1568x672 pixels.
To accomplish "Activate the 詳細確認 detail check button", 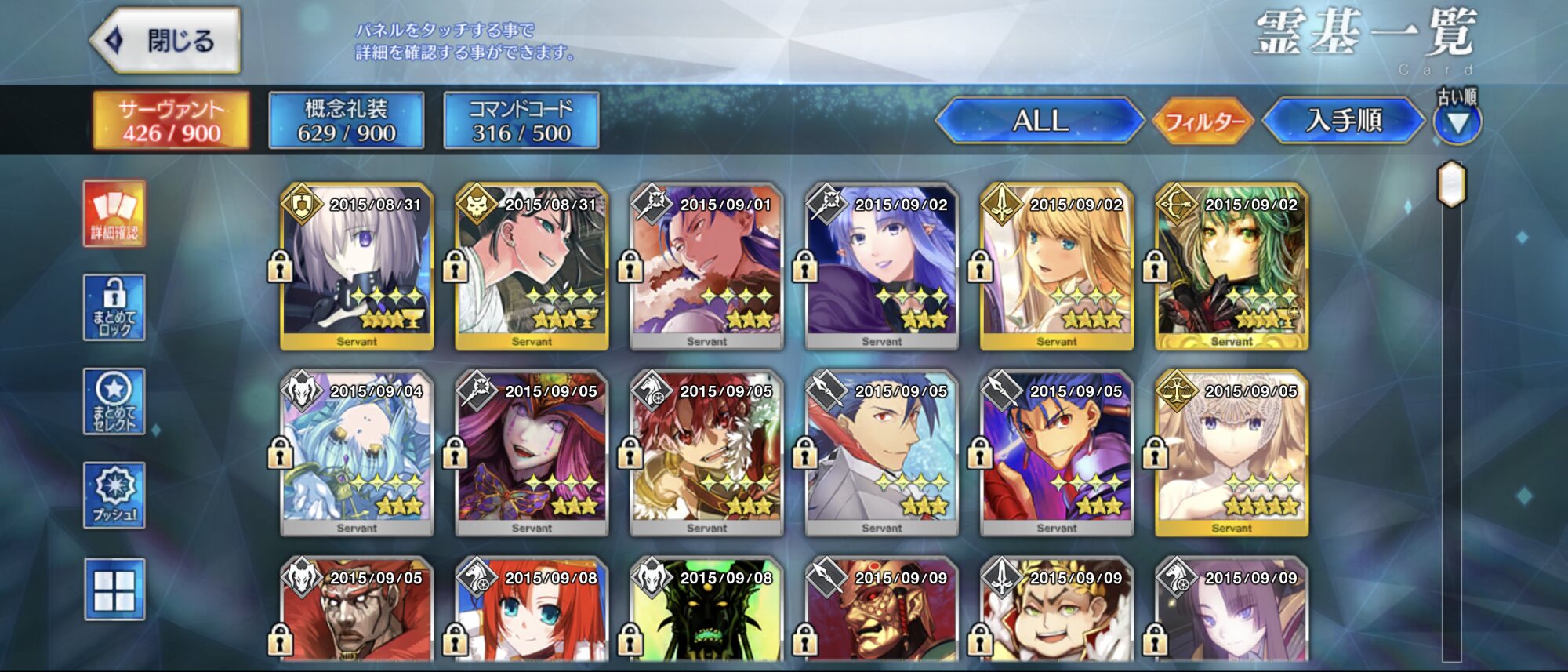I will 114,213.
